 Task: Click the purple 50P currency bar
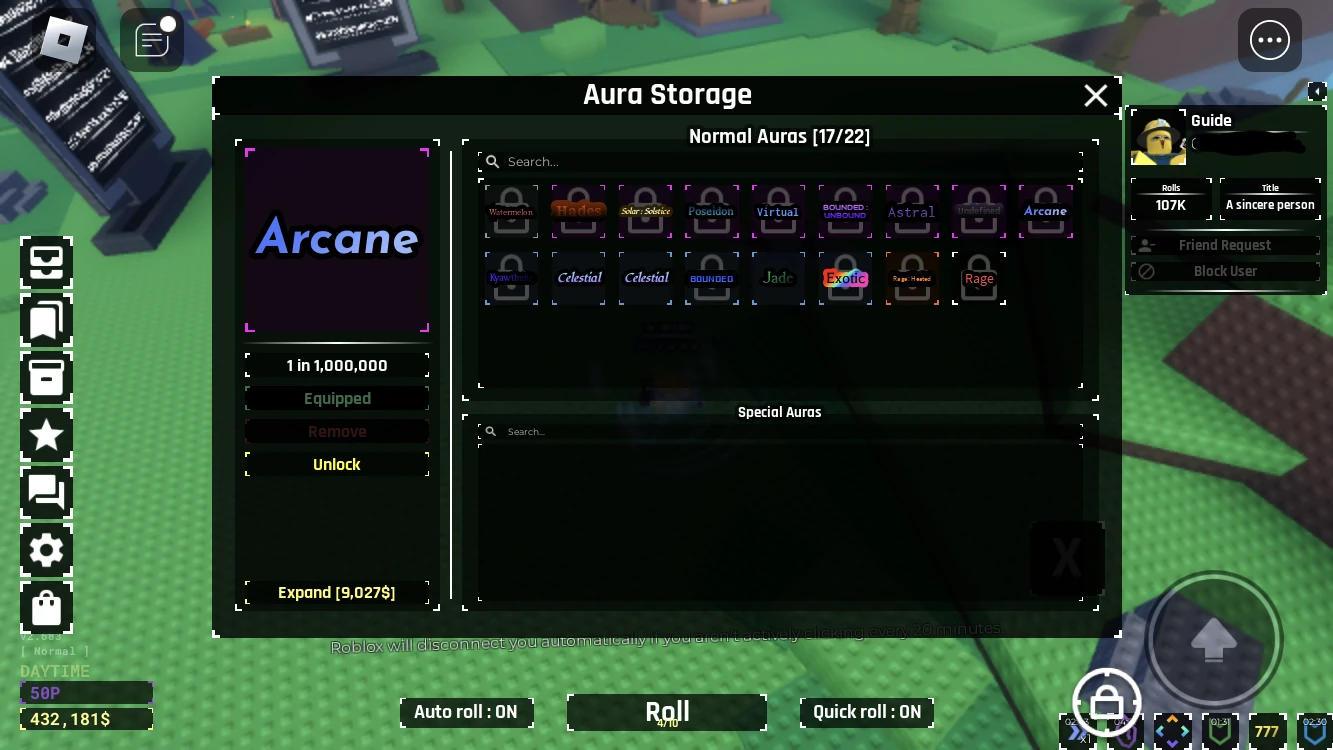(86, 692)
